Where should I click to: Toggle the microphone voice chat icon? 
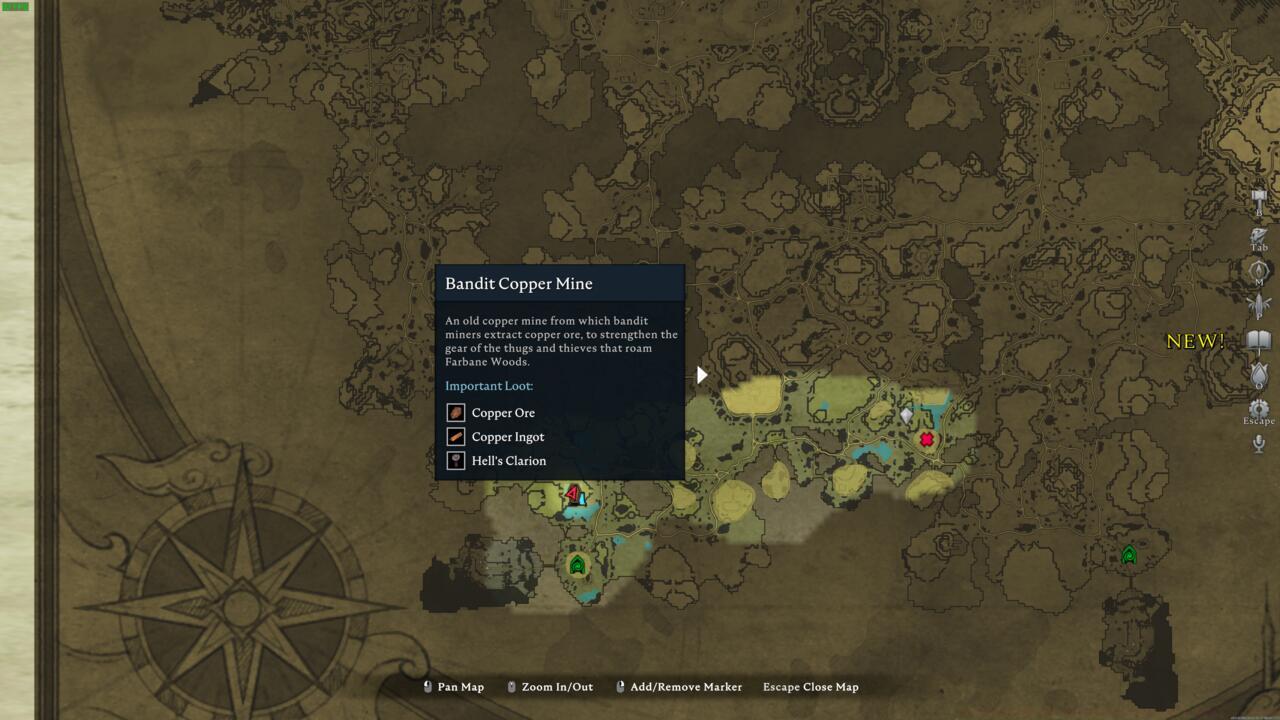pyautogui.click(x=1259, y=443)
